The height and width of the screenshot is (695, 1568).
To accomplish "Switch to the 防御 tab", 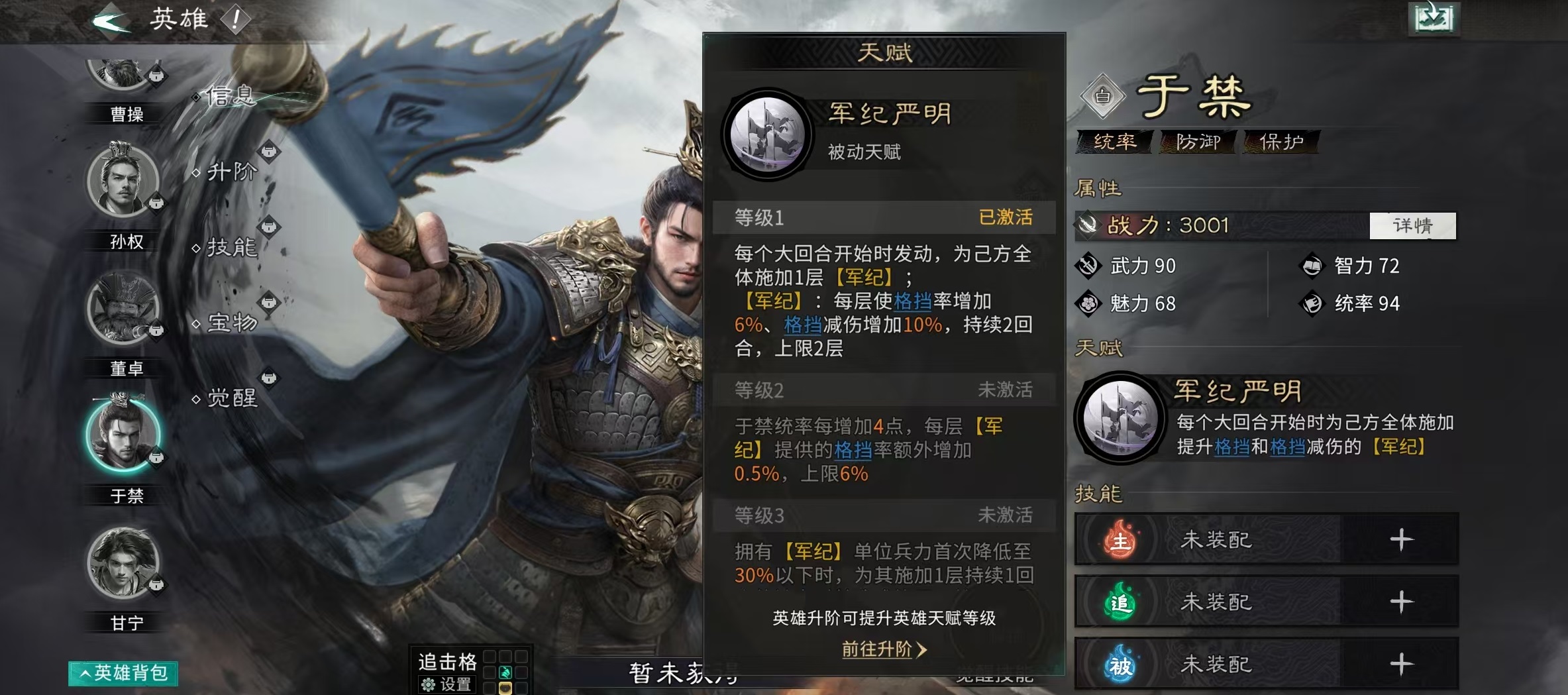I will (x=1199, y=141).
